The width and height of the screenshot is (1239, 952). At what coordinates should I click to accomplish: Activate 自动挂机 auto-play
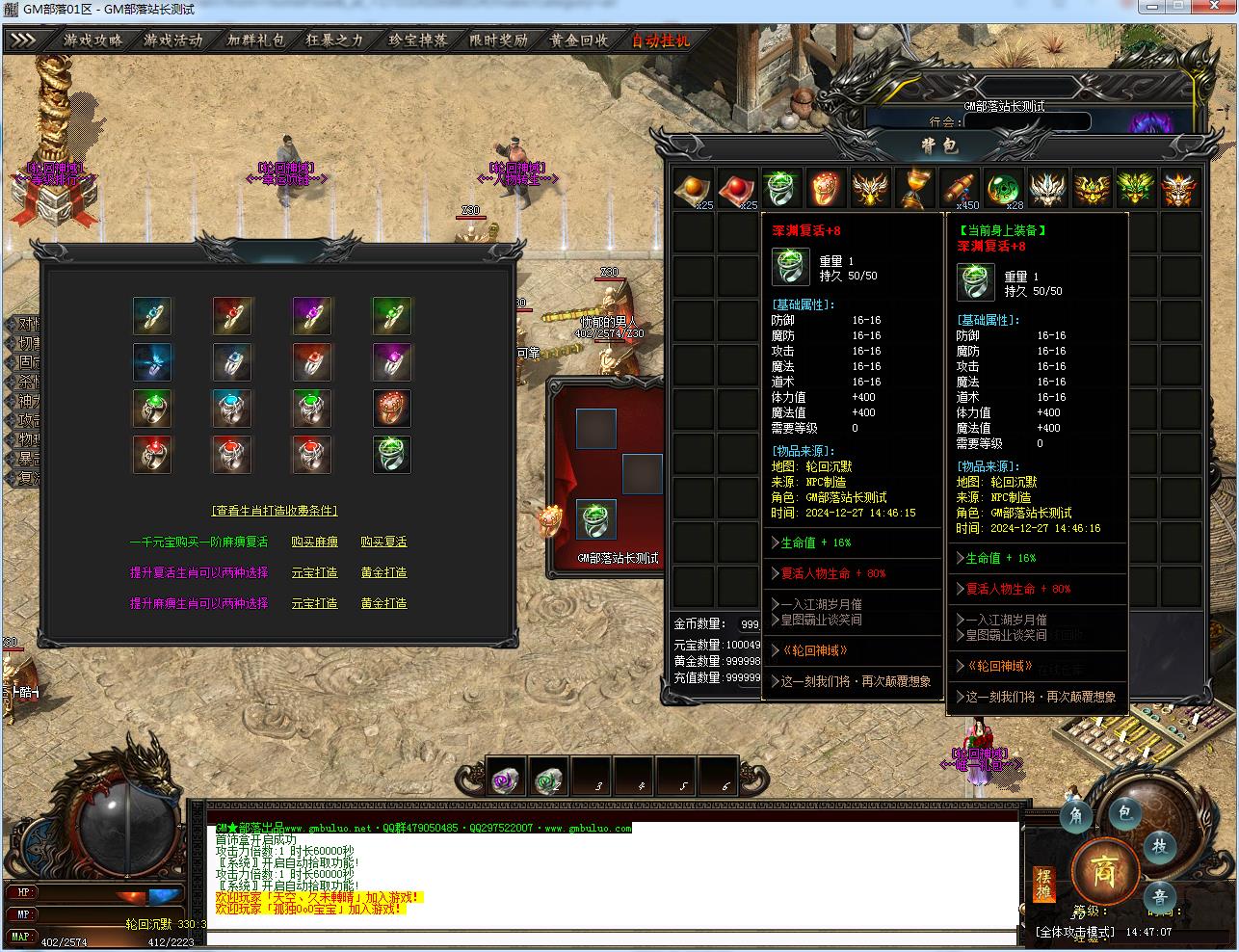coord(661,40)
